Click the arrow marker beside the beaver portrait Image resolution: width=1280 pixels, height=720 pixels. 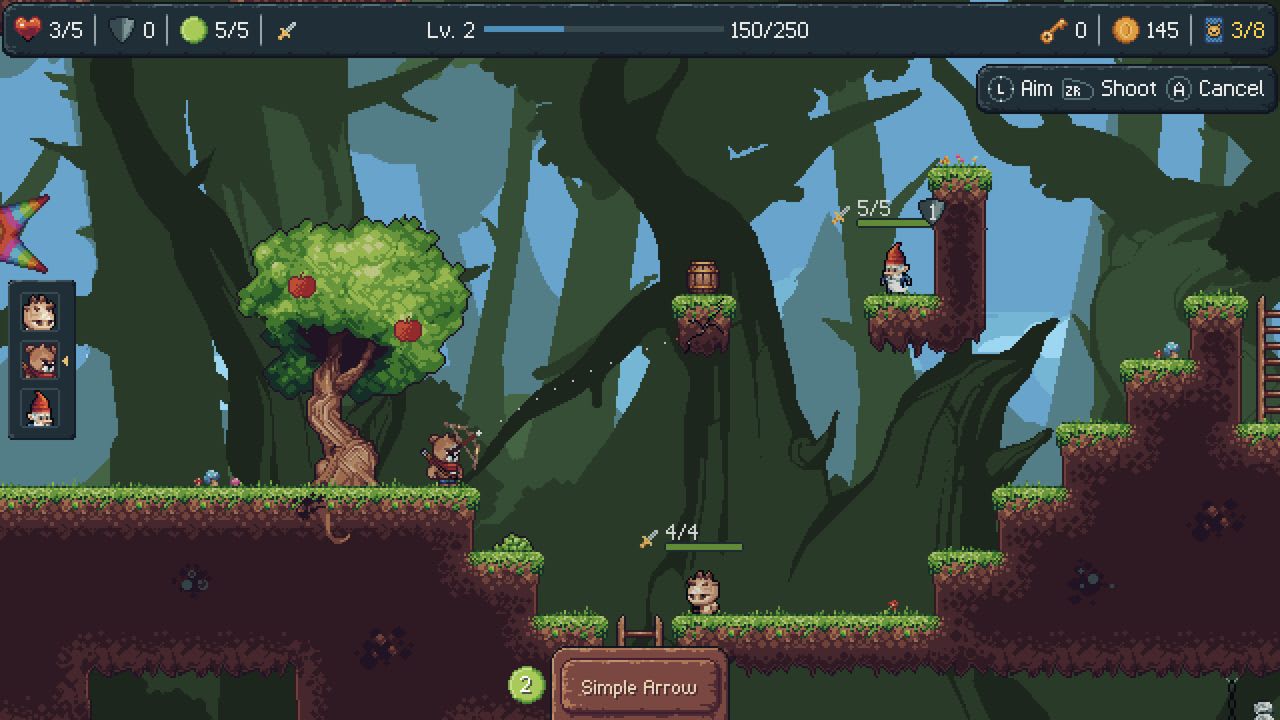tap(67, 362)
